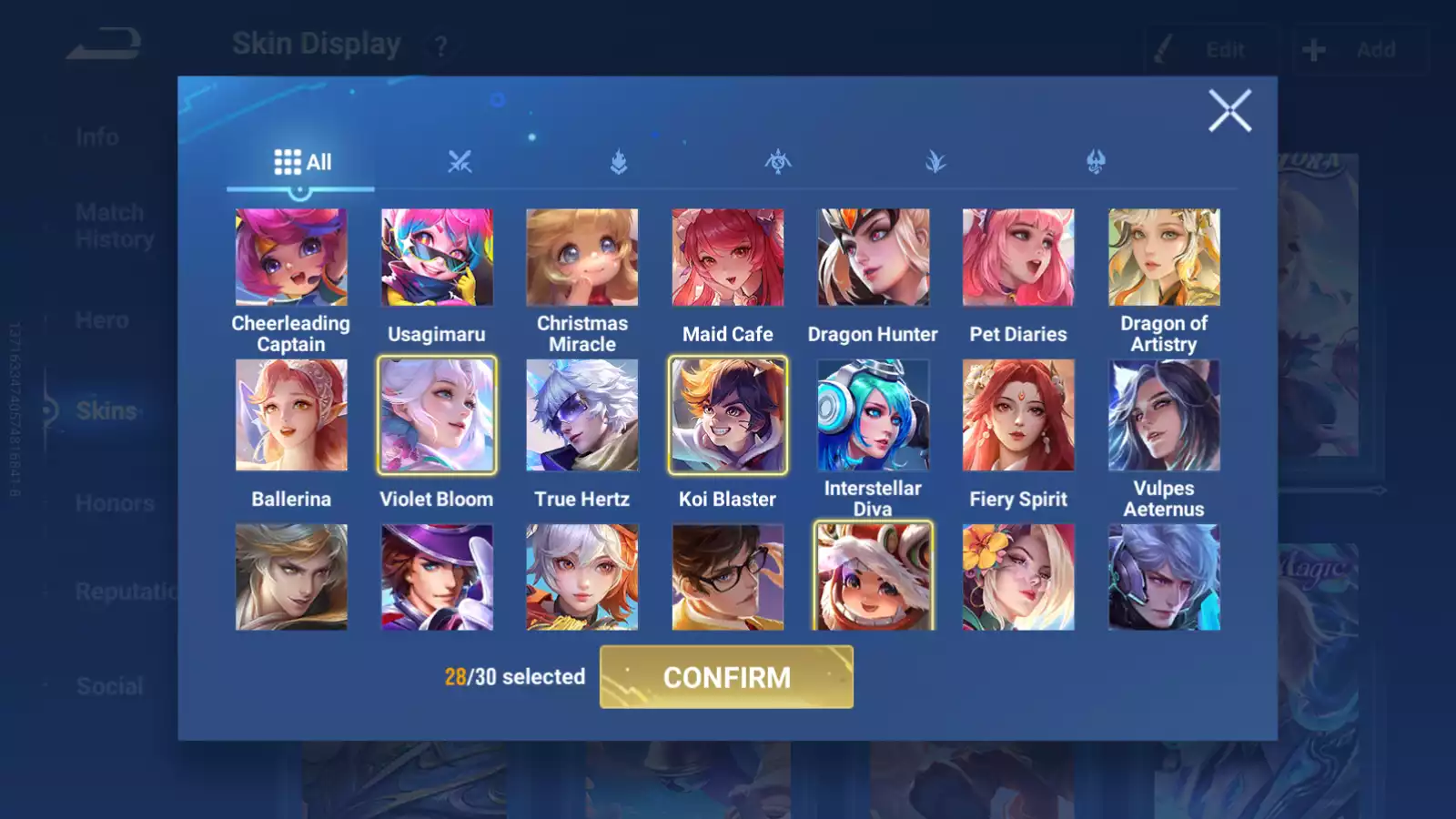Close the Skin Display dialog
The width and height of the screenshot is (1456, 819).
coord(1230,111)
